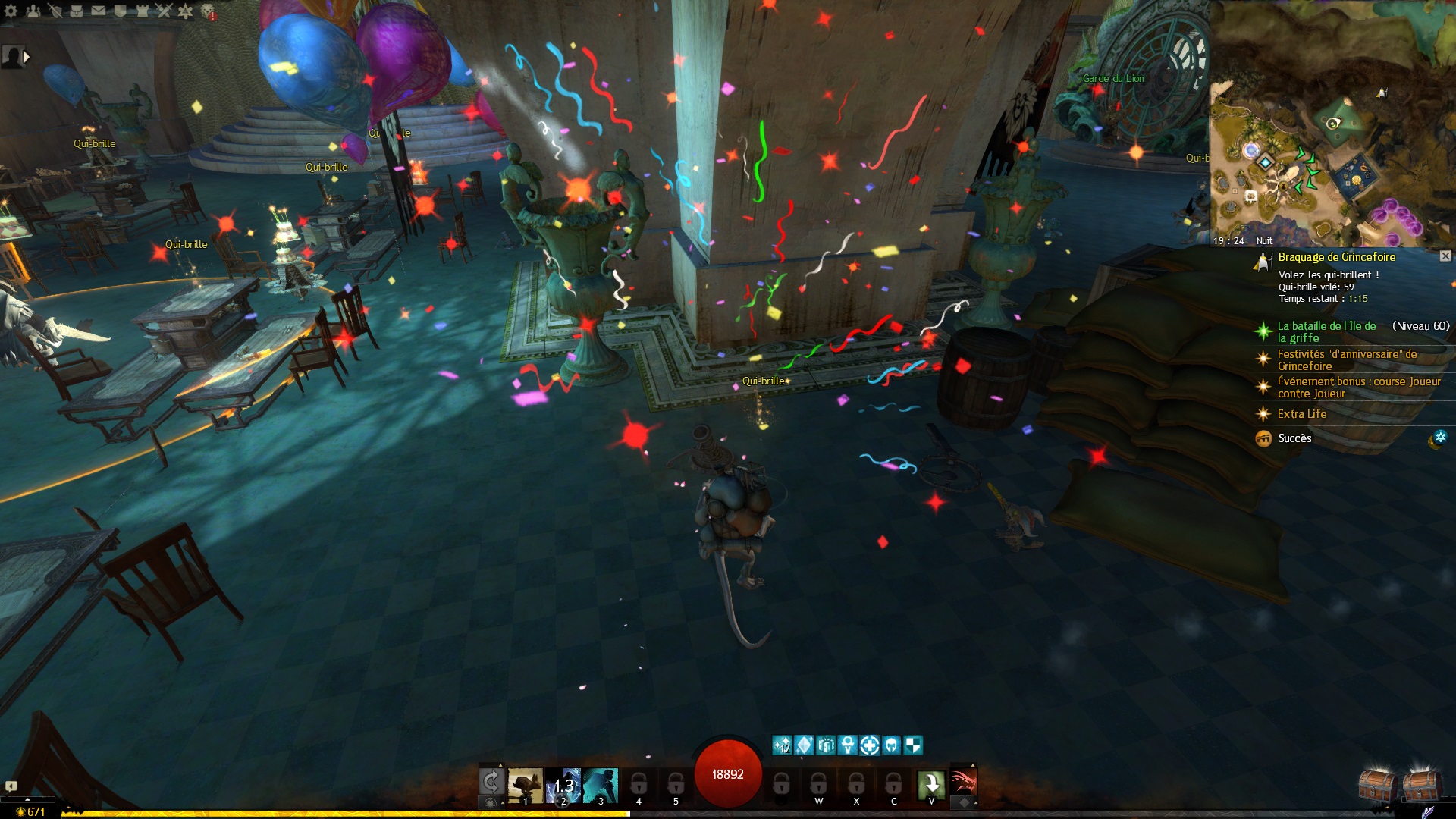1456x819 pixels.
Task: Open the guild shield icon
Action: coord(121,11)
